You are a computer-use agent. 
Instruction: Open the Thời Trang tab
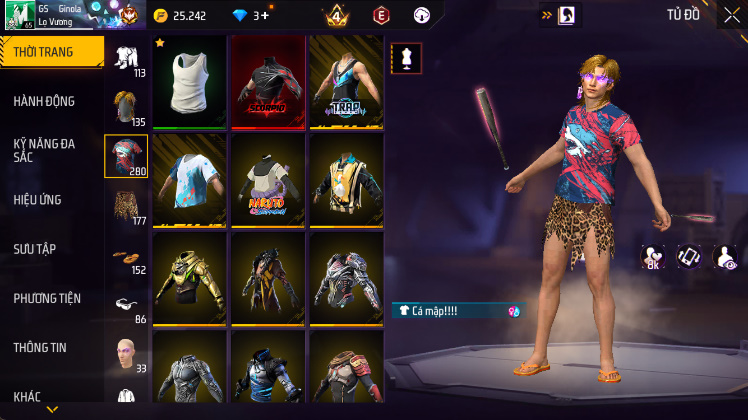coord(50,52)
